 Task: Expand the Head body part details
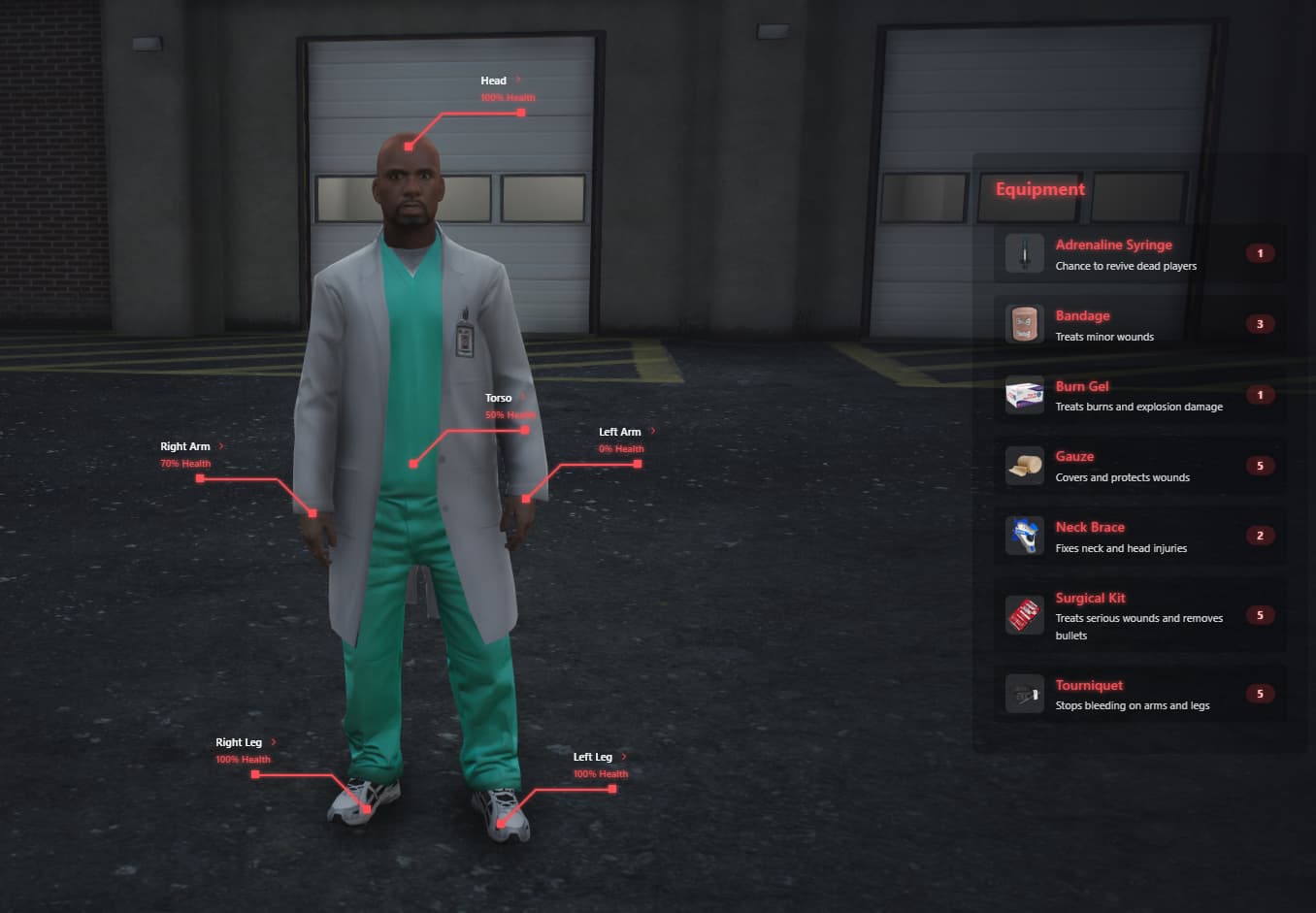[517, 80]
